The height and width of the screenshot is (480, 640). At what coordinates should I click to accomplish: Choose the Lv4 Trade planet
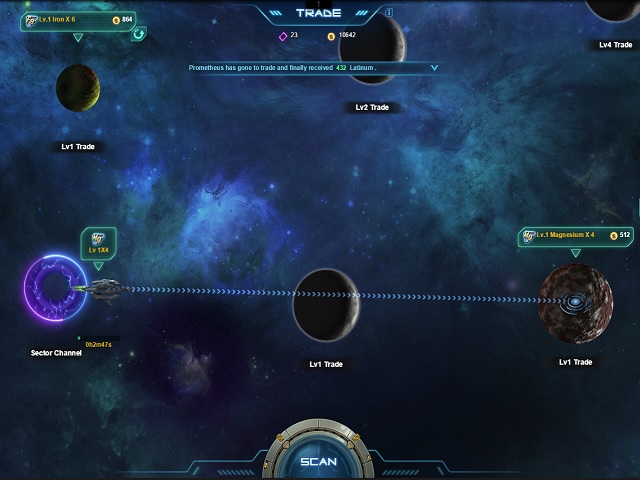[613, 8]
